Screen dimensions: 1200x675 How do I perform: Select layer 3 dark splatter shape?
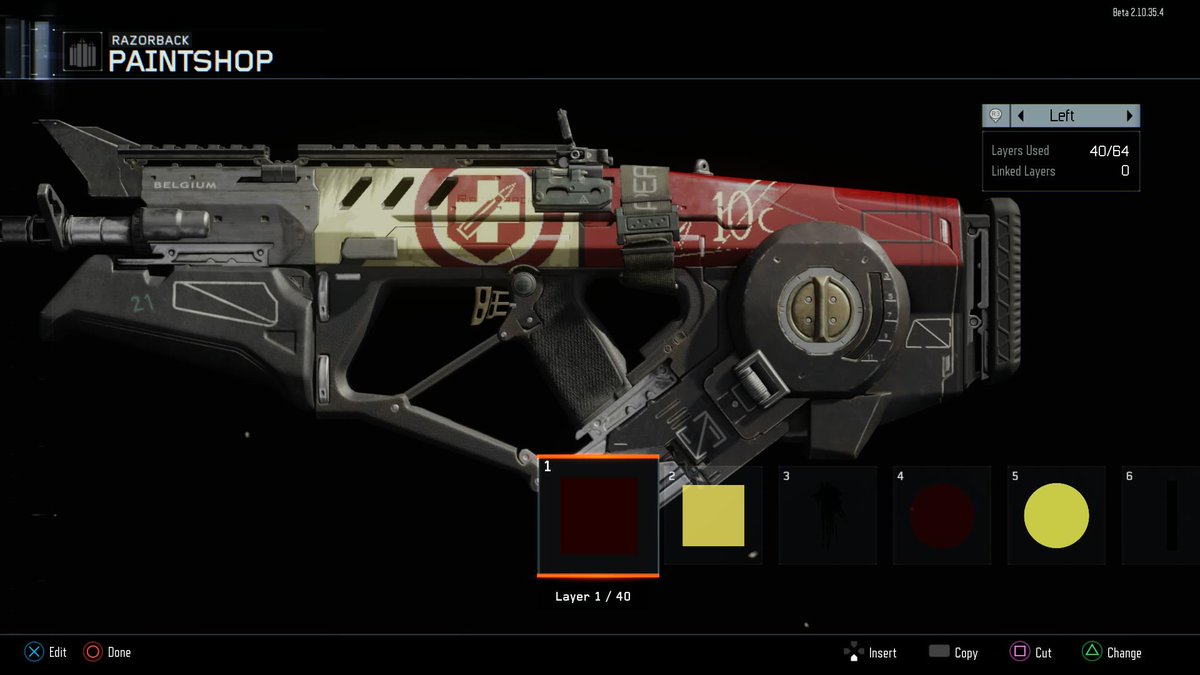pyautogui.click(x=827, y=516)
